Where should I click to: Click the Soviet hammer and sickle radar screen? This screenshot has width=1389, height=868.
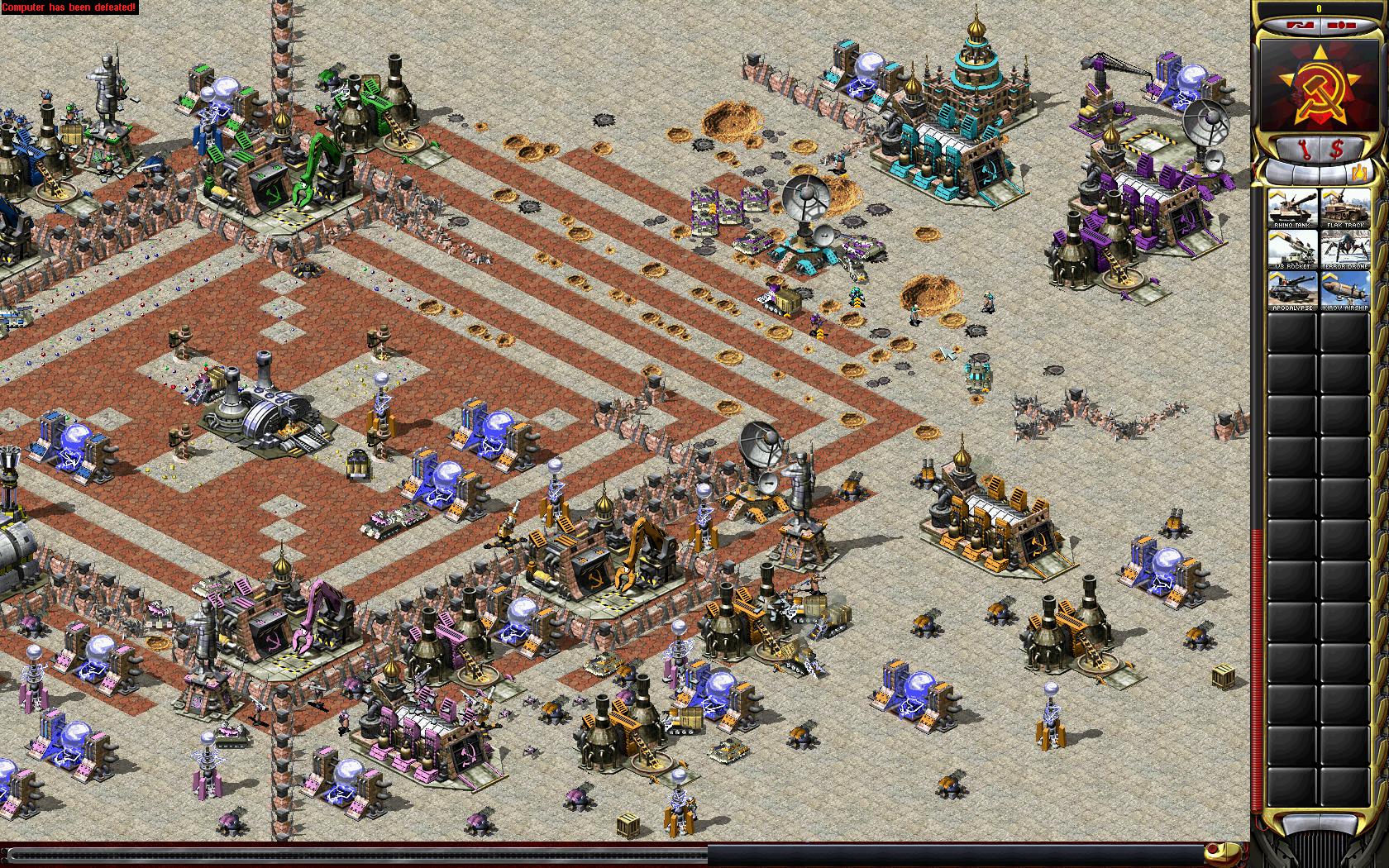tap(1319, 87)
